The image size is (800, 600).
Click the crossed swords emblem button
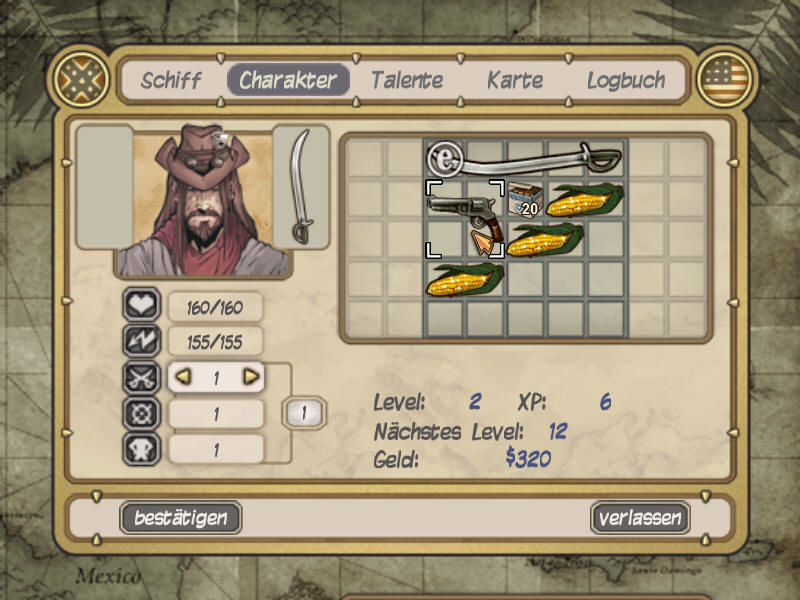pos(81,77)
